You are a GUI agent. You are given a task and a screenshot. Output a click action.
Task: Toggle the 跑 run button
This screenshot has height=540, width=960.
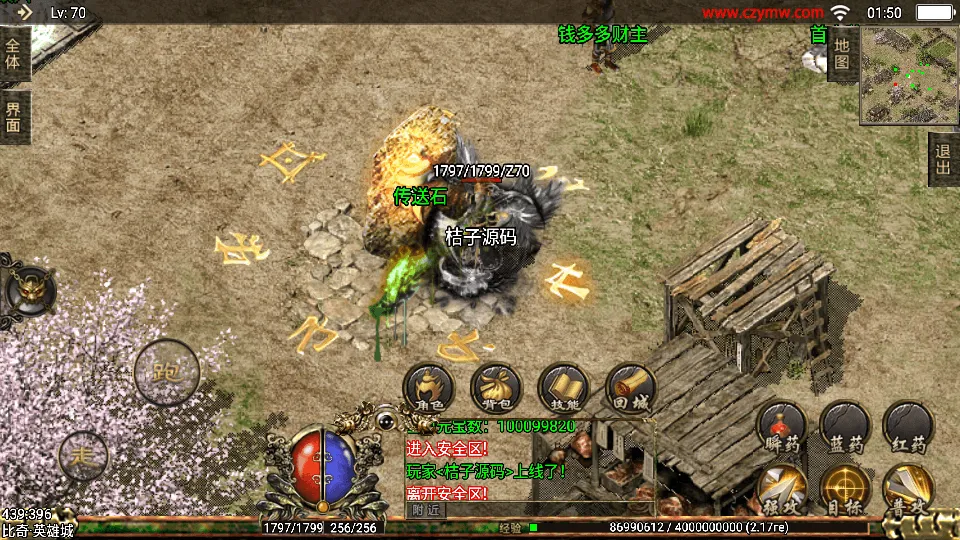click(x=167, y=372)
